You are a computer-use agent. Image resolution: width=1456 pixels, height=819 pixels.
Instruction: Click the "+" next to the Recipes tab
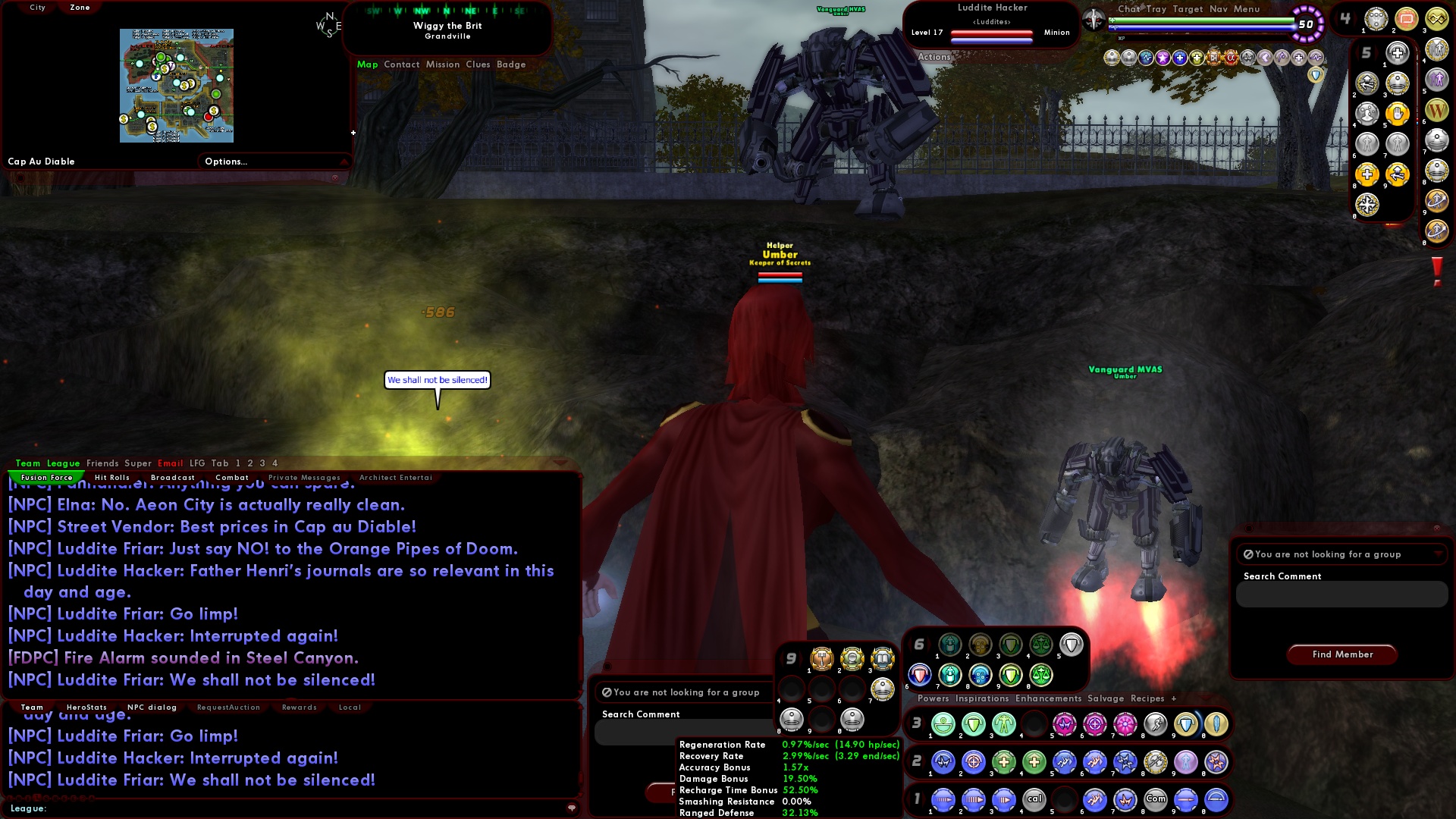pyautogui.click(x=1174, y=698)
